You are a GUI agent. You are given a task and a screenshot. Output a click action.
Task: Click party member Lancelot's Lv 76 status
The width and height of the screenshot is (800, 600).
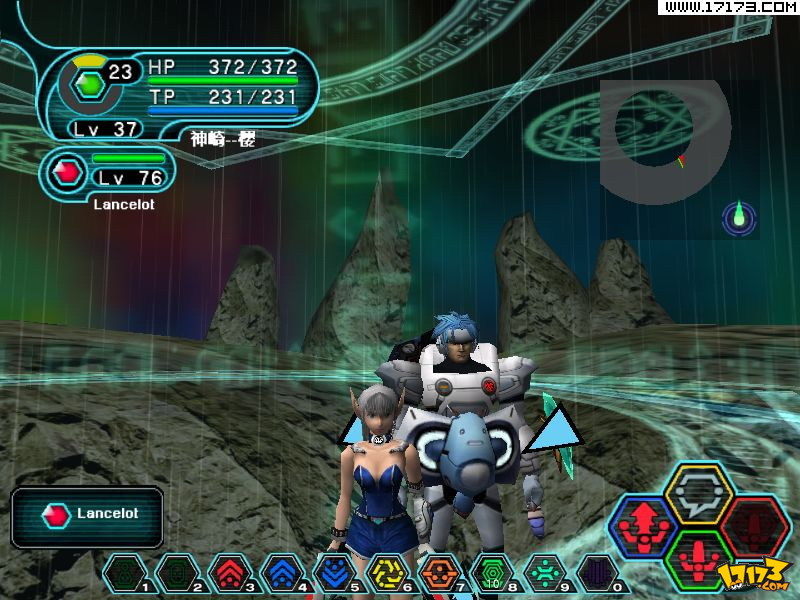[x=108, y=172]
